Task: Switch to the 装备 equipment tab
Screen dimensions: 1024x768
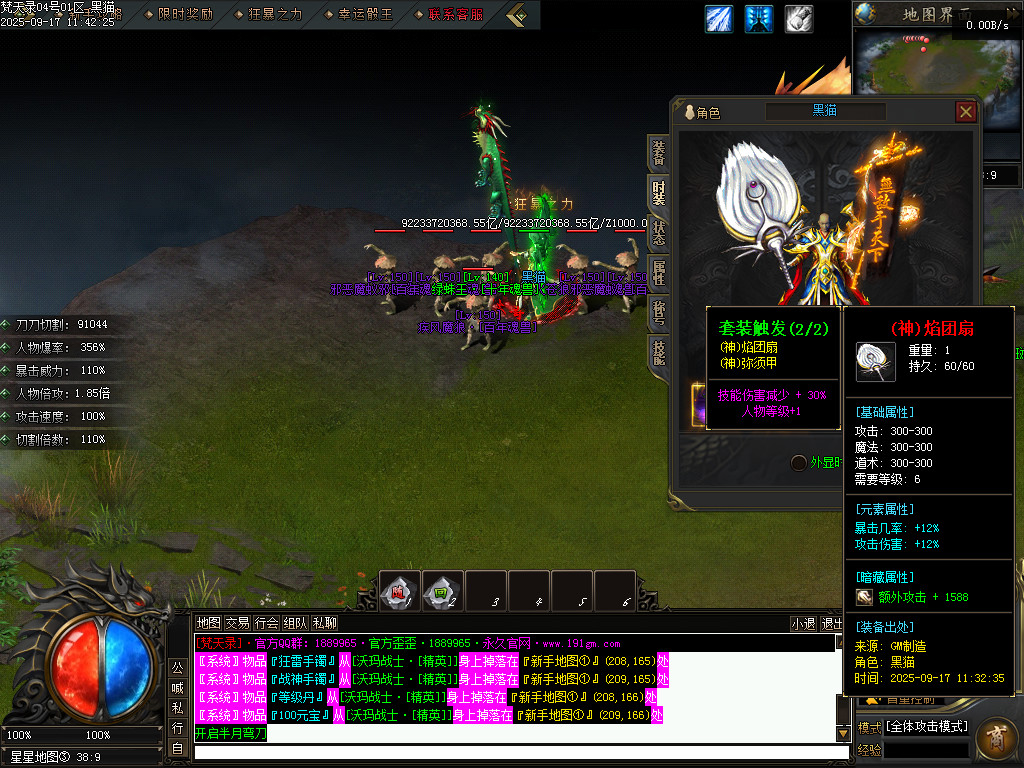Action: point(659,152)
